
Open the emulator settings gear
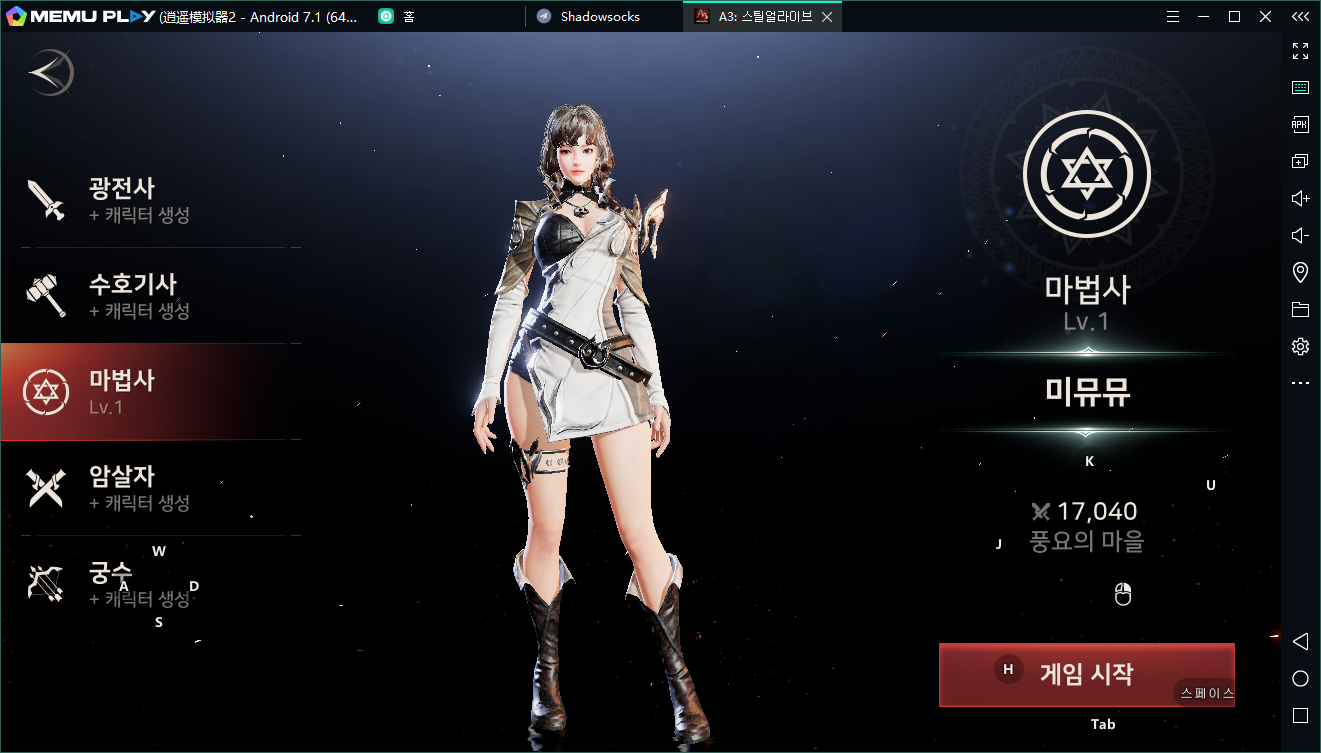pyautogui.click(x=1300, y=346)
